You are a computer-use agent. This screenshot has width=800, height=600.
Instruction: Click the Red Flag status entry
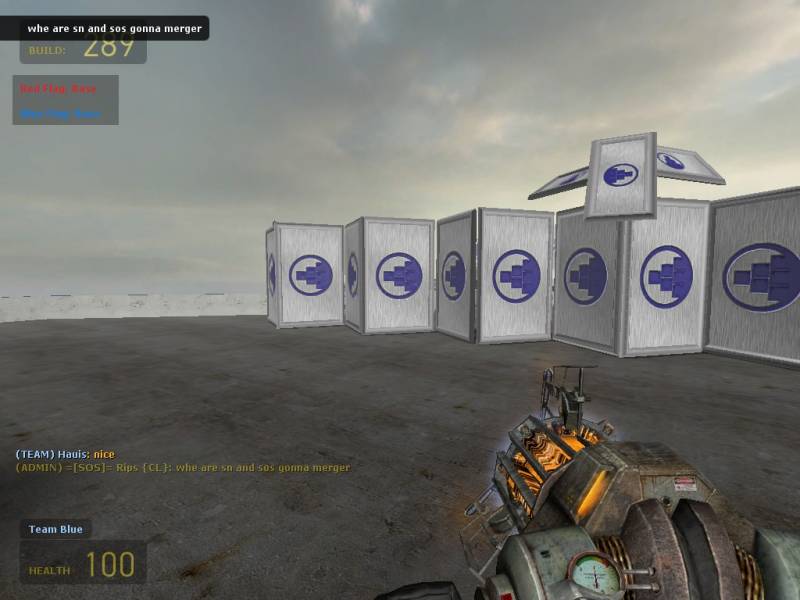(x=58, y=89)
